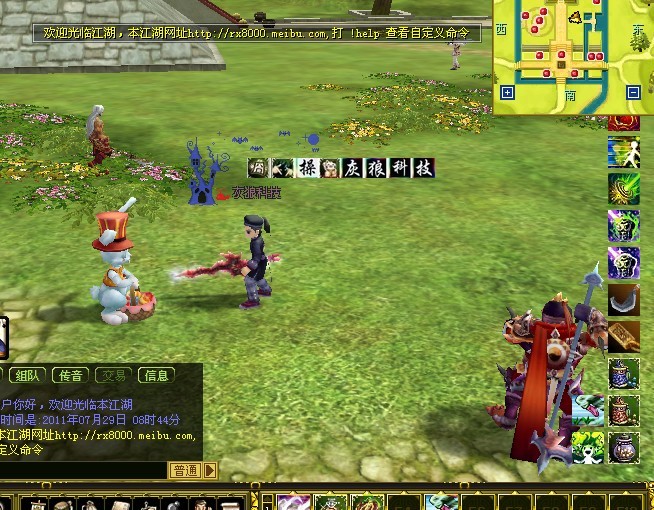This screenshot has height=510, width=654.
Task: Click the town minimap
Action: [572, 50]
